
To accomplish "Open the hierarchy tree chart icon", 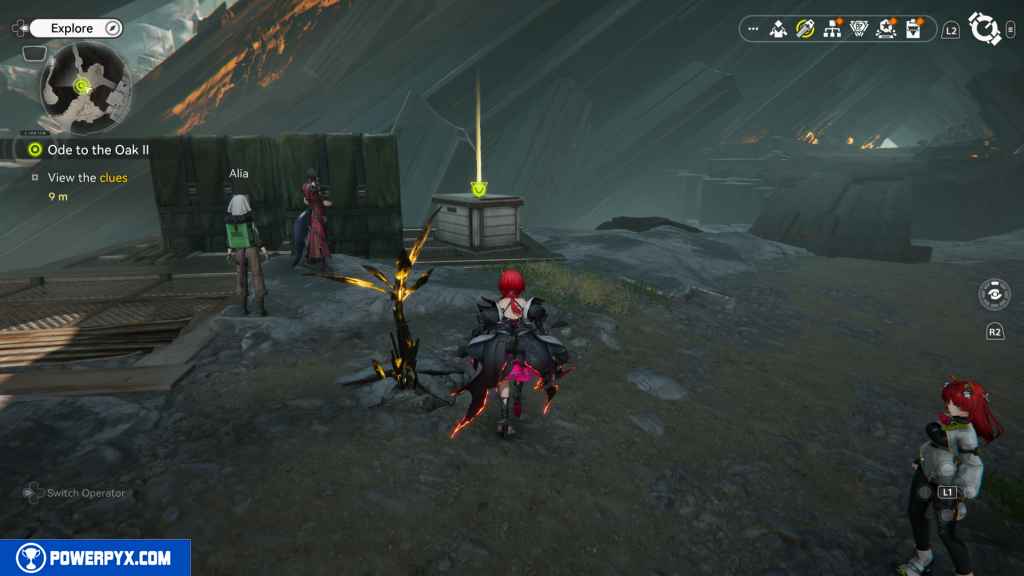I will [x=831, y=29].
